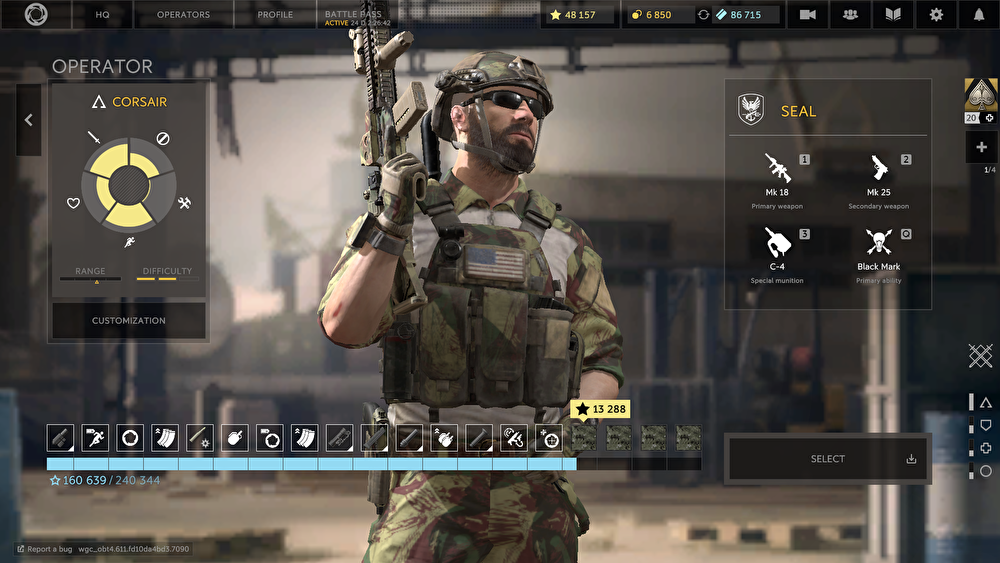The width and height of the screenshot is (1000, 563).
Task: Select the C-4 special munition
Action: (x=777, y=252)
